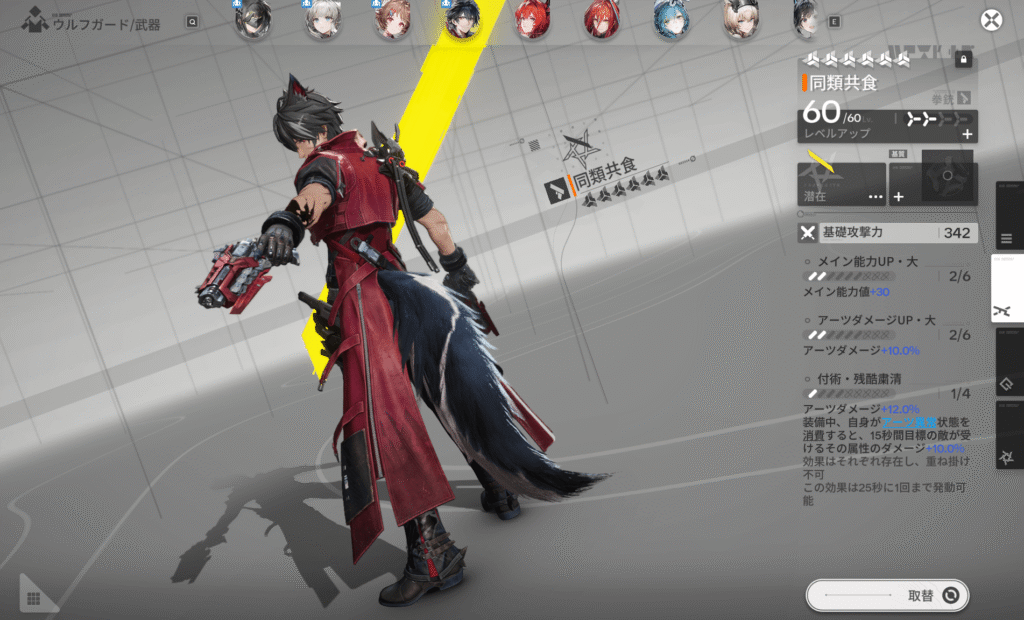
Task: Toggle the weapon lock icon
Action: click(x=963, y=60)
